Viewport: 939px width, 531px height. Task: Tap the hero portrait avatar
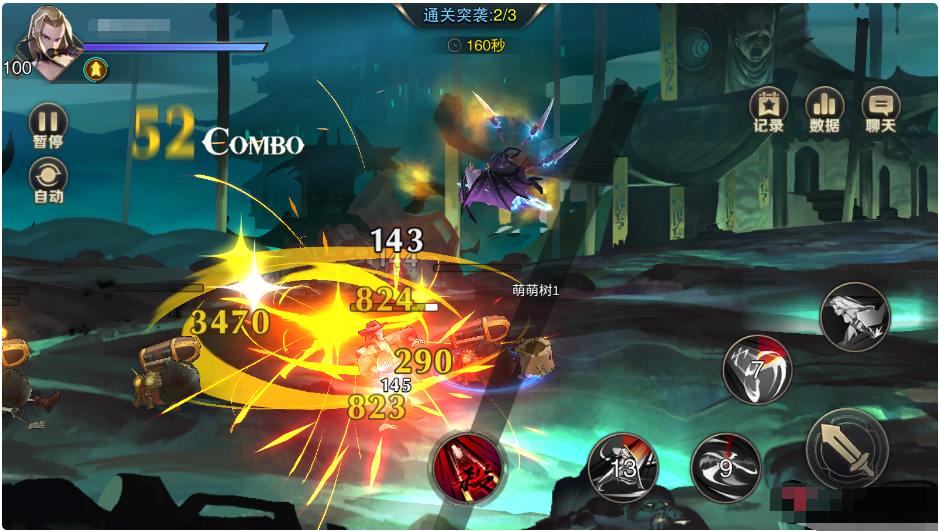pyautogui.click(x=50, y=40)
